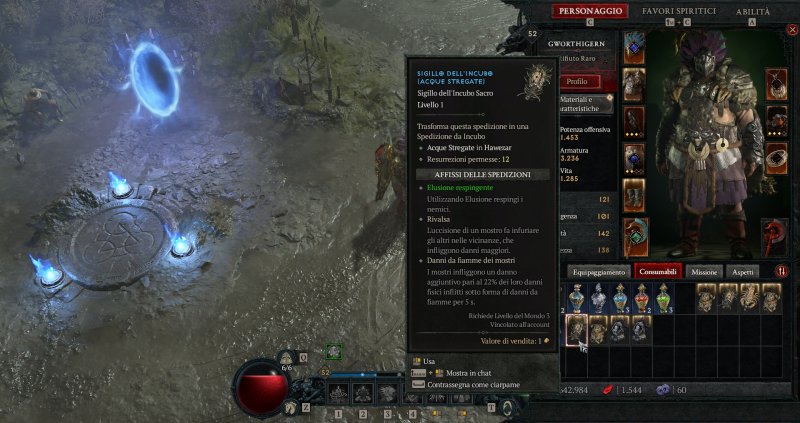Show Materiali e caratteristiche

576,104
